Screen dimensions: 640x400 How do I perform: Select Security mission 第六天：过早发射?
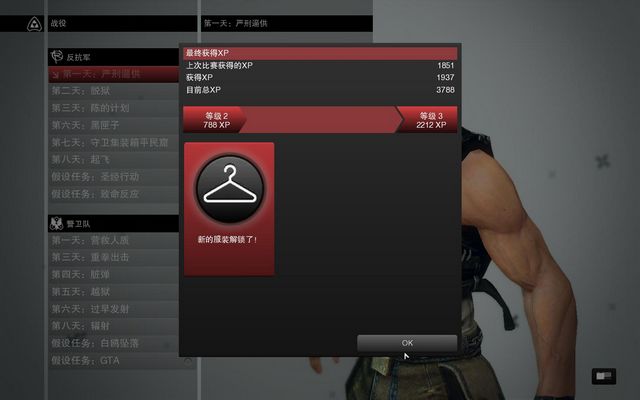[96, 309]
